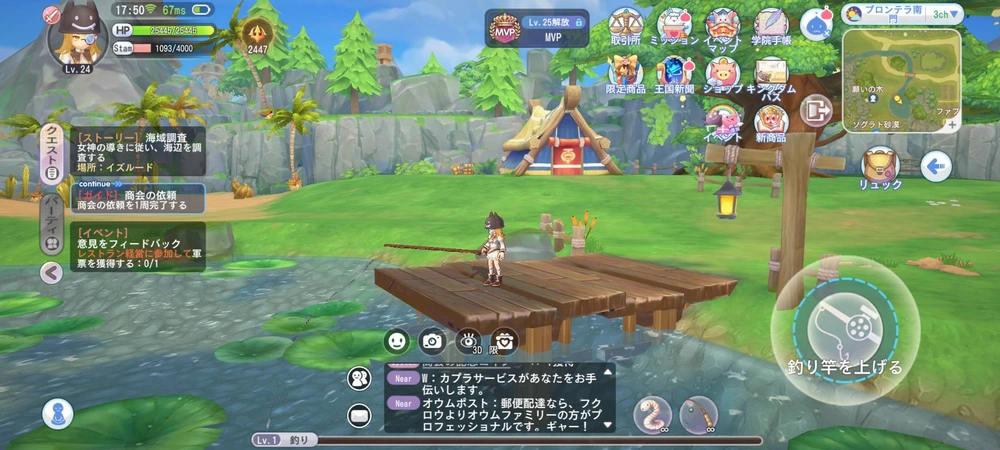Image resolution: width=1000 pixels, height=450 pixels.
Task: Open the イベントマップ icon
Action: [723, 25]
